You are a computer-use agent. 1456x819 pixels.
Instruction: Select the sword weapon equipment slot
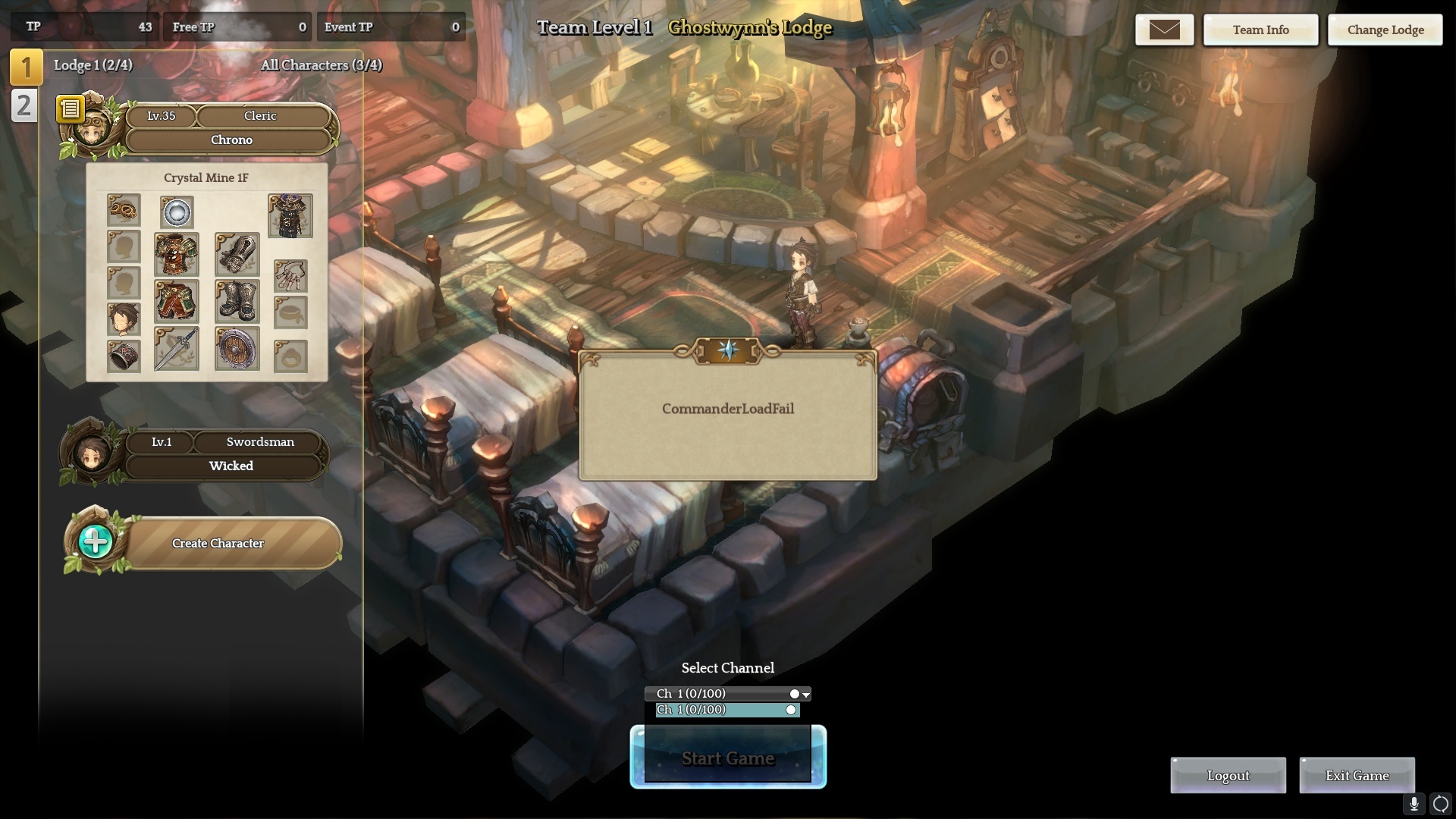177,349
